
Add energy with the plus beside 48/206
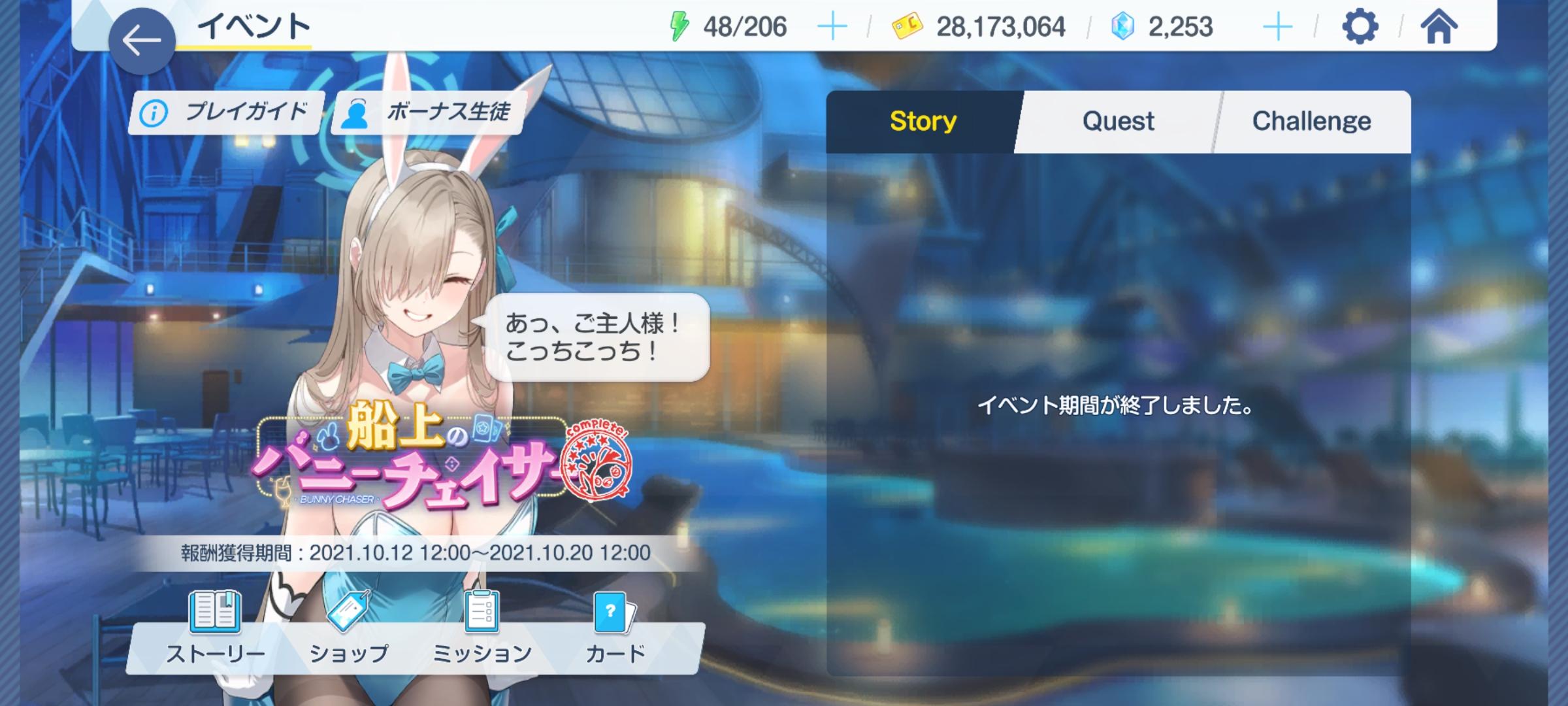point(832,27)
